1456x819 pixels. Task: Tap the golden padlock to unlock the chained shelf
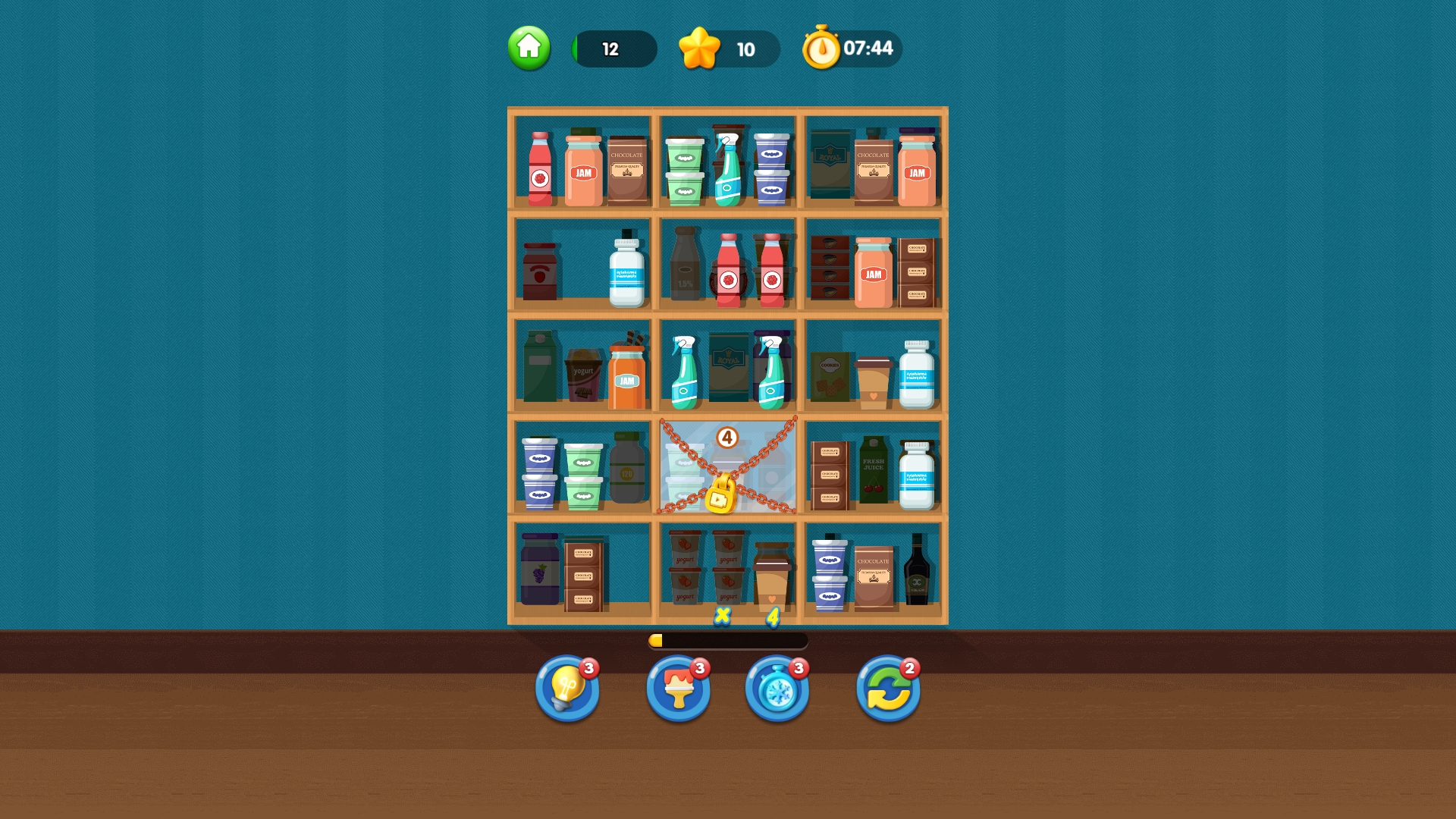[x=721, y=497]
